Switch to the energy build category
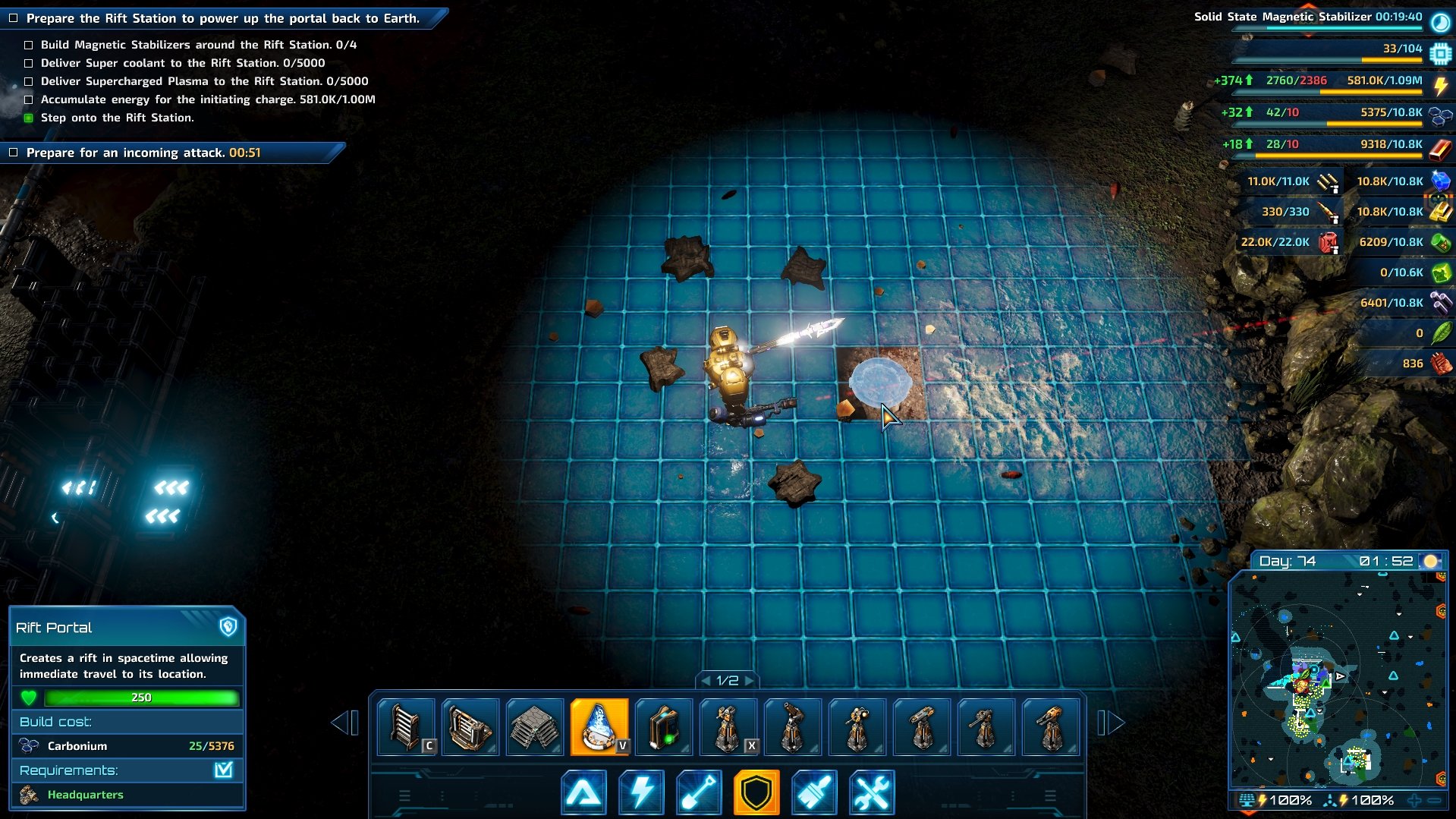 click(641, 792)
